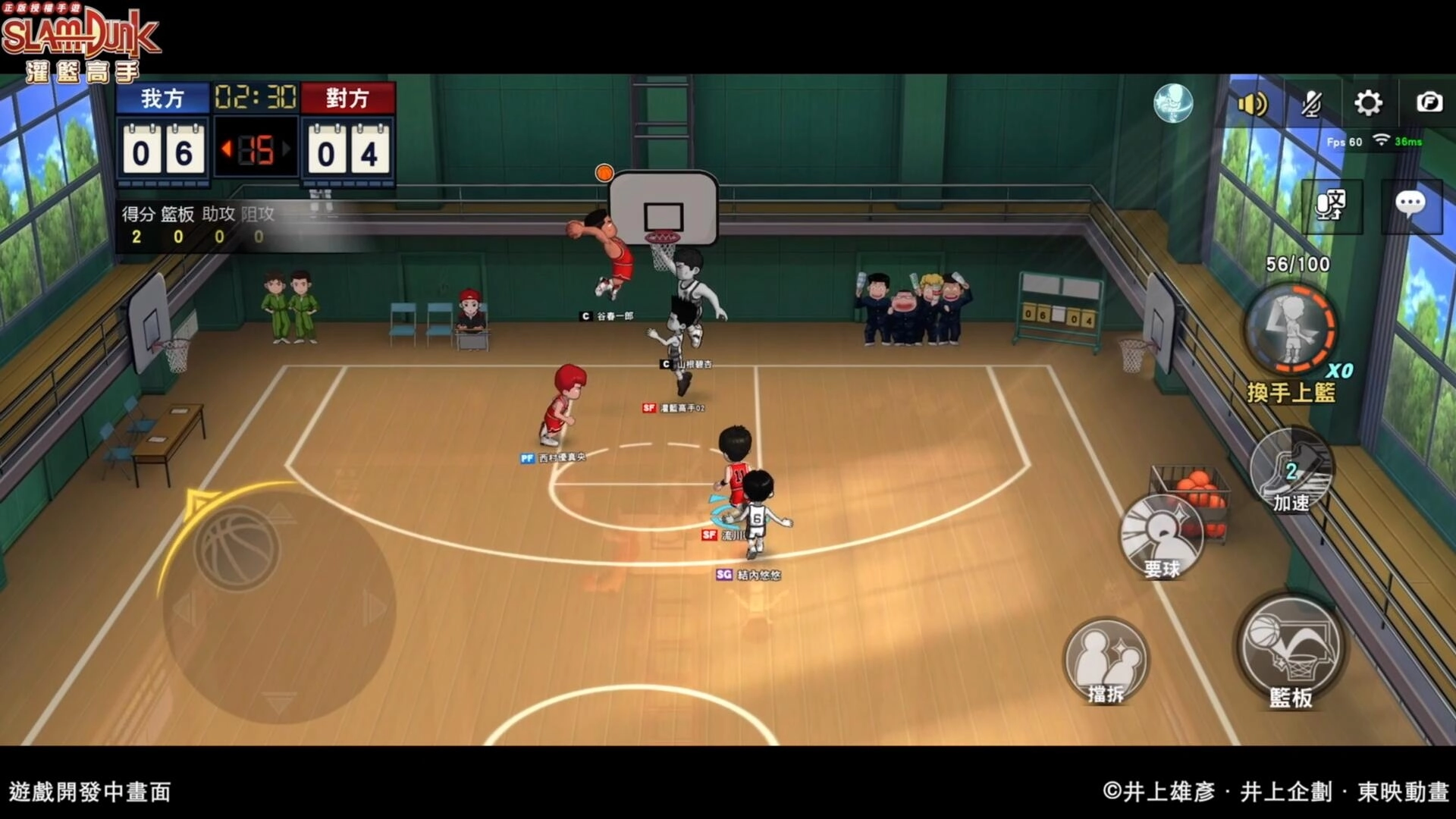Tap the basketball virtual joystick

pyautogui.click(x=237, y=548)
